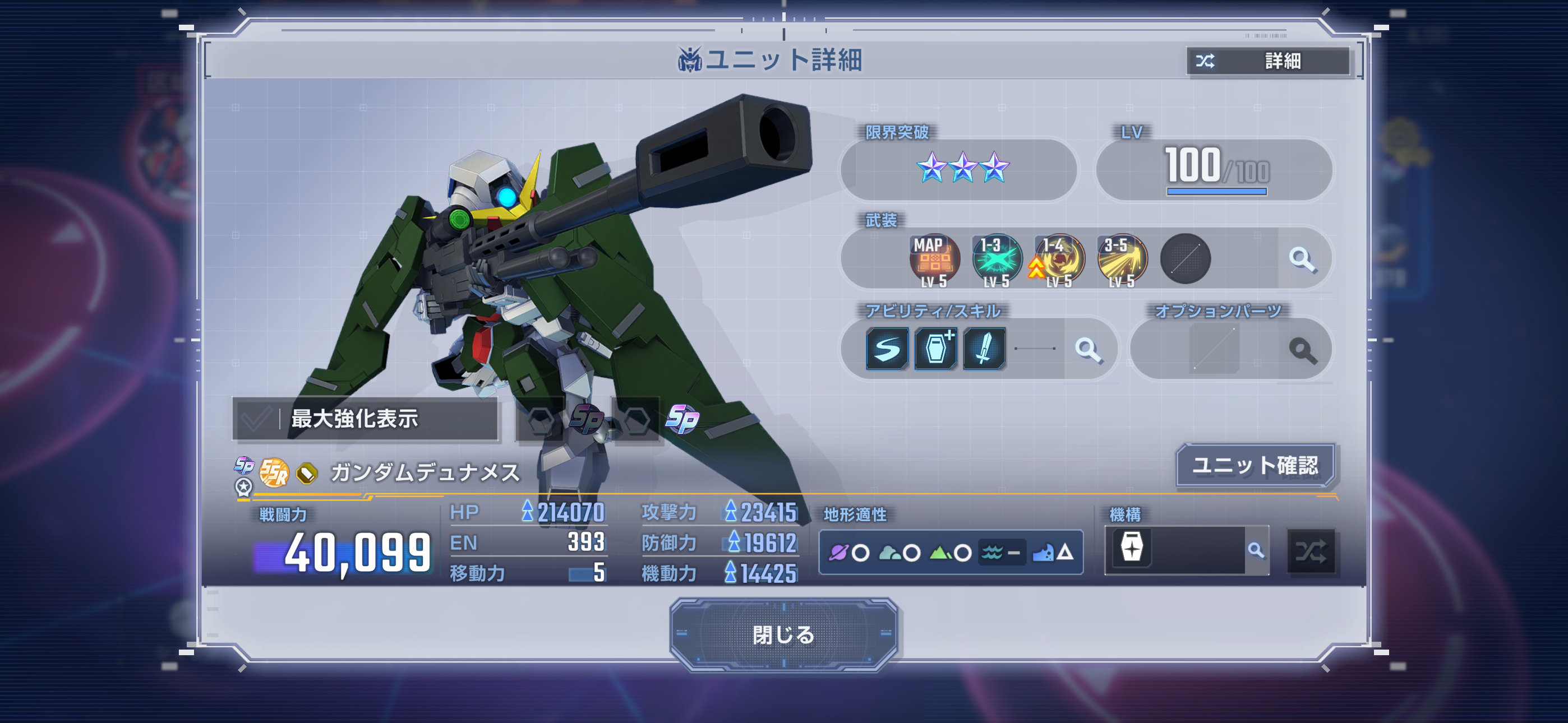
Task: Open the ユニット確認 unit check
Action: [1255, 466]
